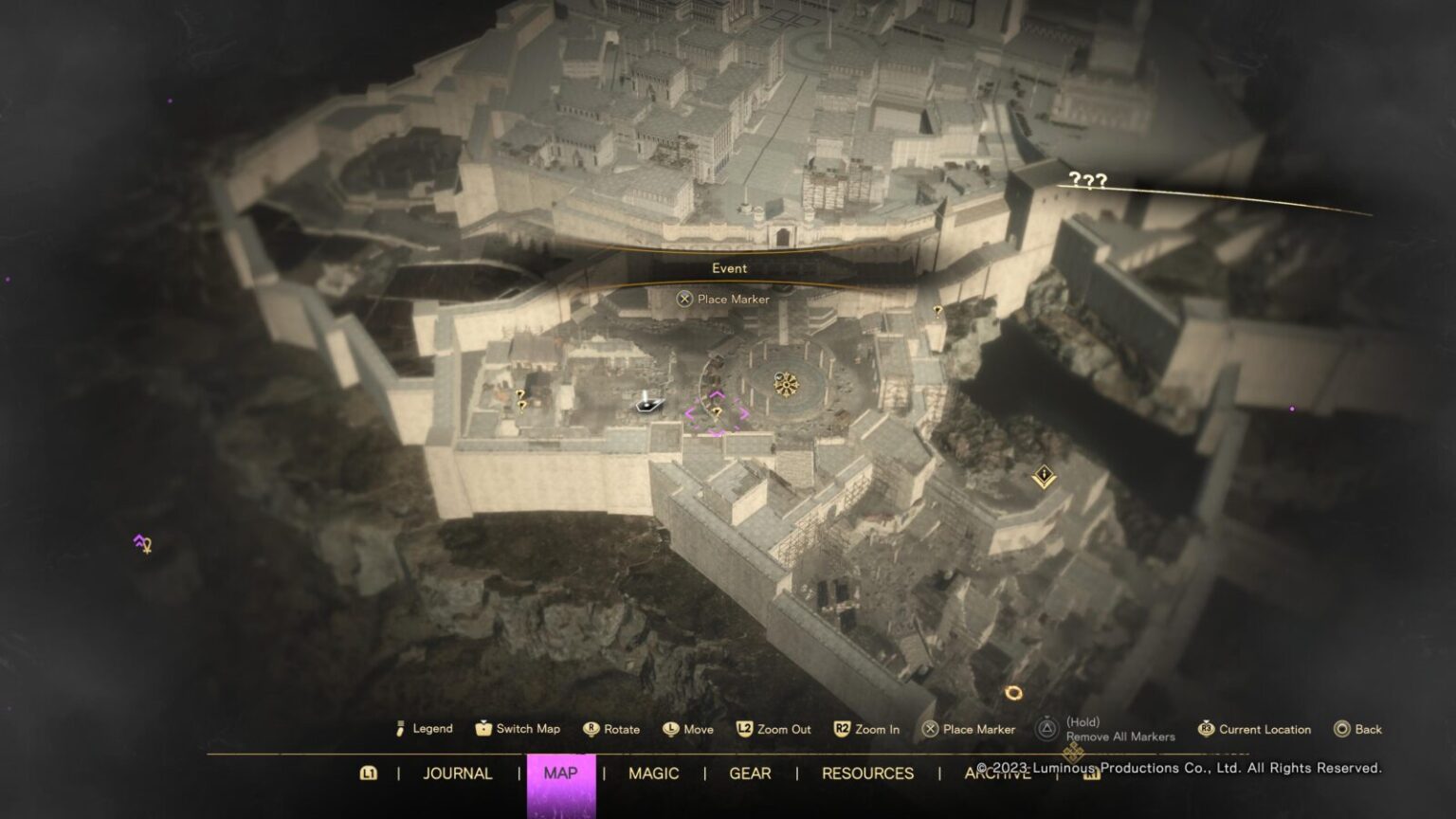The image size is (1456, 819).
Task: Toggle the Move map control
Action: point(669,729)
